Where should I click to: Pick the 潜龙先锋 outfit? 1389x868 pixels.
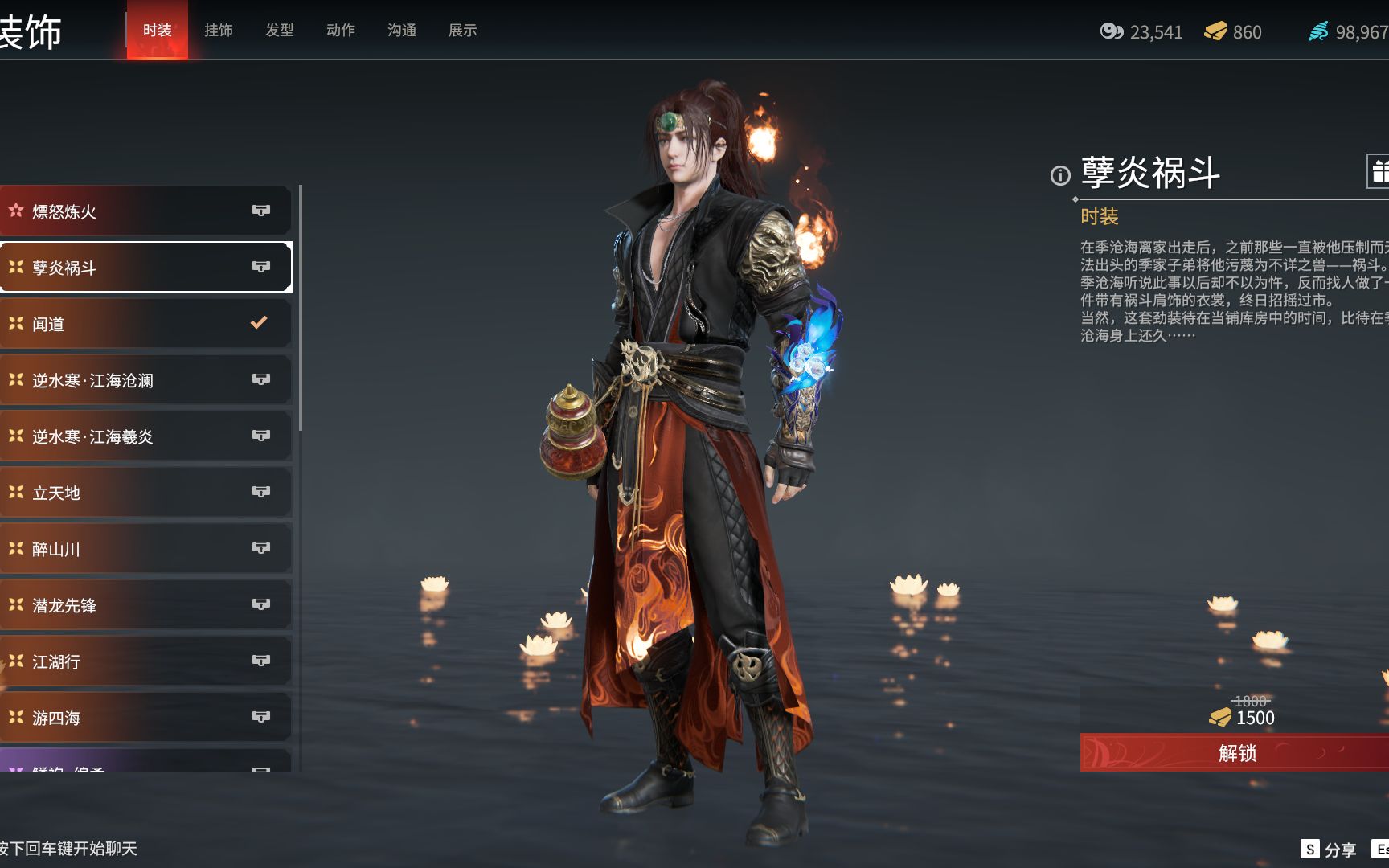pyautogui.click(x=145, y=605)
